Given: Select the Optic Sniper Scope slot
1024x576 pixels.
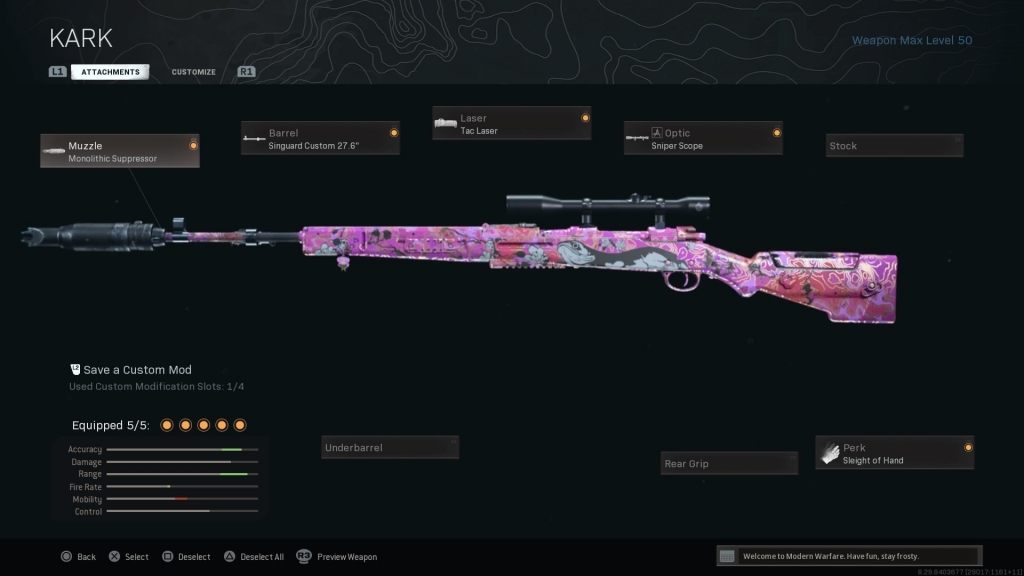Looking at the screenshot, I should coord(703,138).
